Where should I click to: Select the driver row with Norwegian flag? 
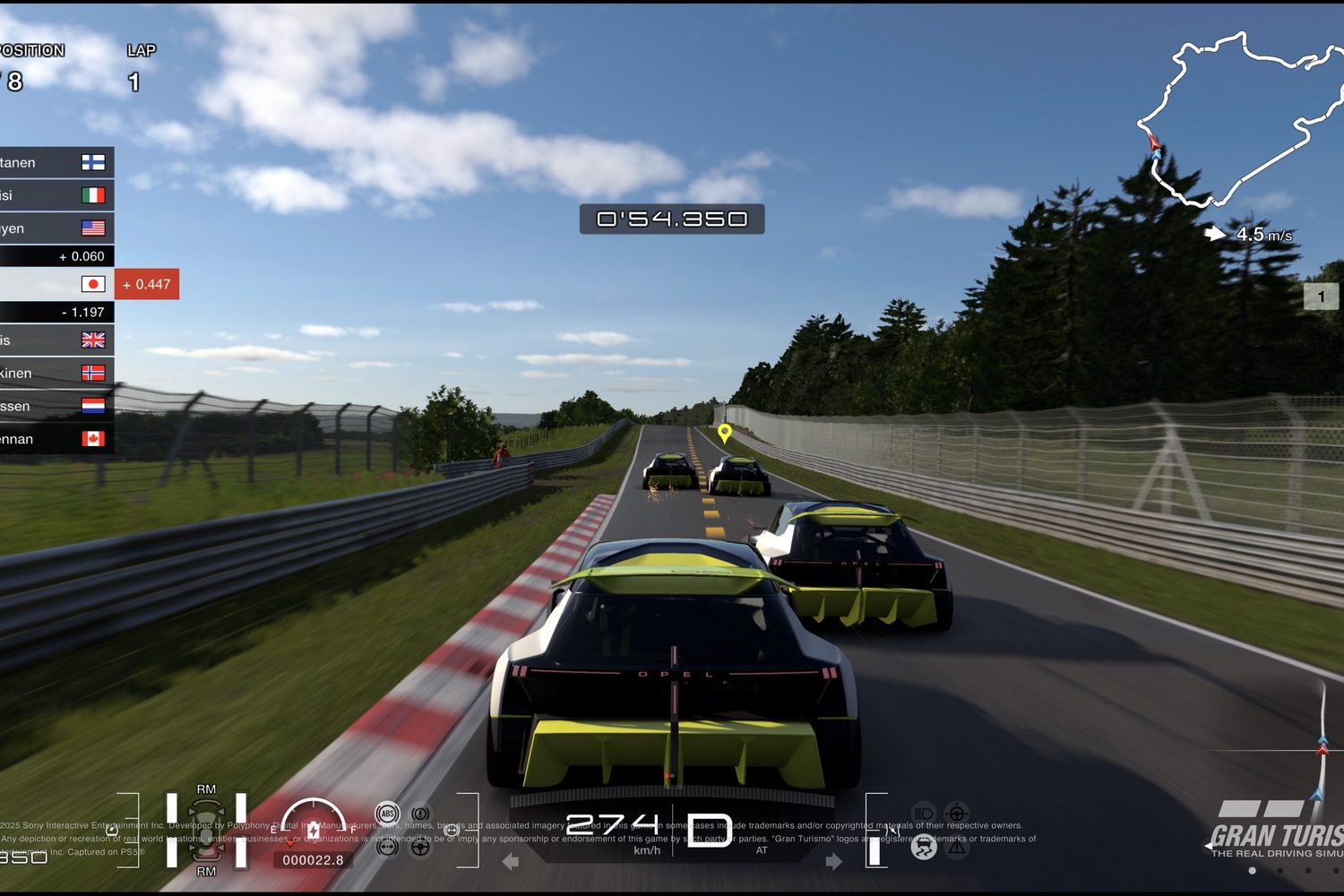coord(56,373)
